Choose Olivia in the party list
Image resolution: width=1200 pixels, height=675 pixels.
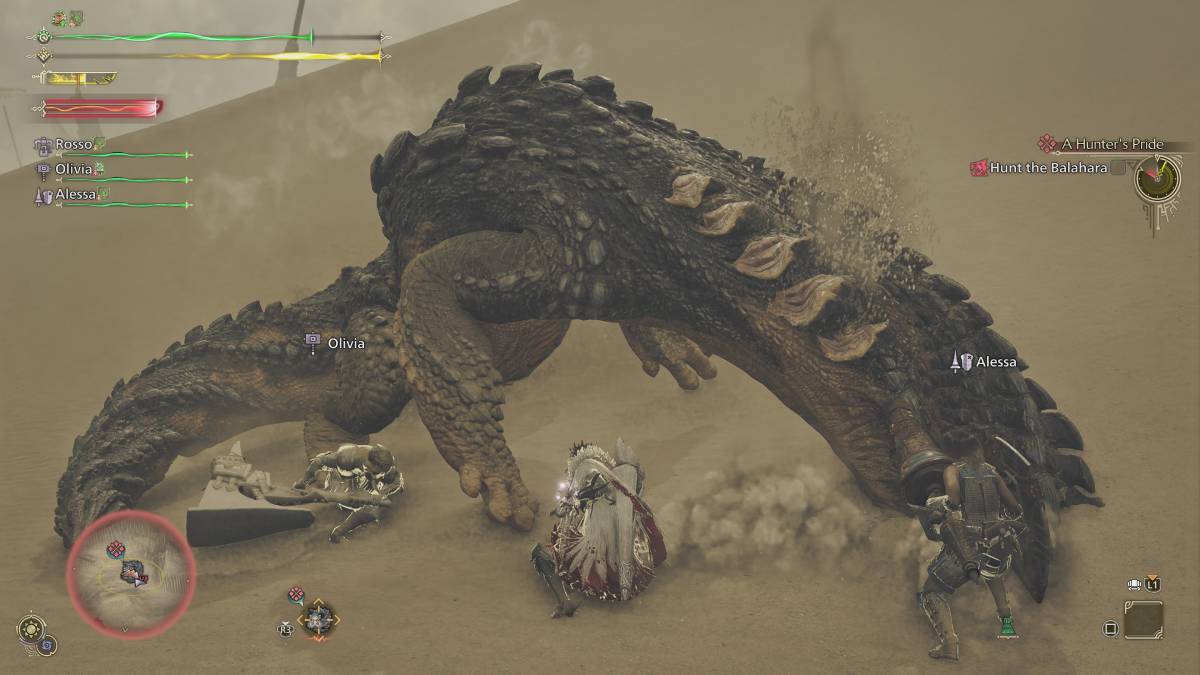click(x=73, y=170)
